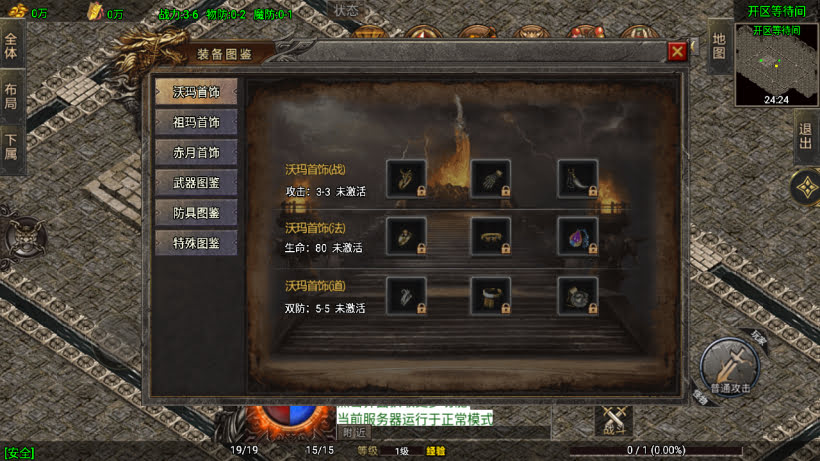Show the 武器图鉴 weapon codex
This screenshot has height=461, width=820.
click(x=196, y=183)
